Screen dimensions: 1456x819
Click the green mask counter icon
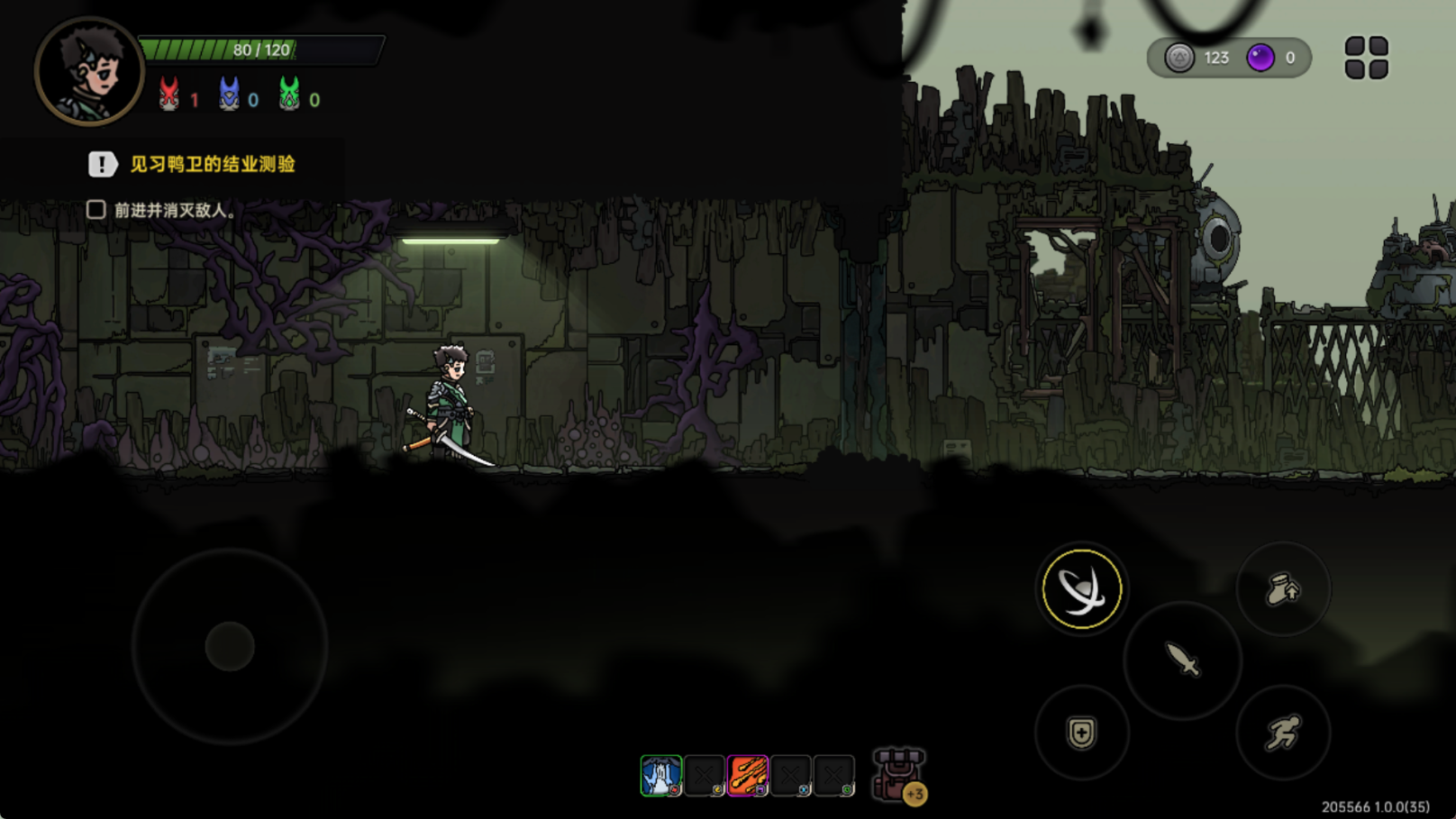pos(289,95)
